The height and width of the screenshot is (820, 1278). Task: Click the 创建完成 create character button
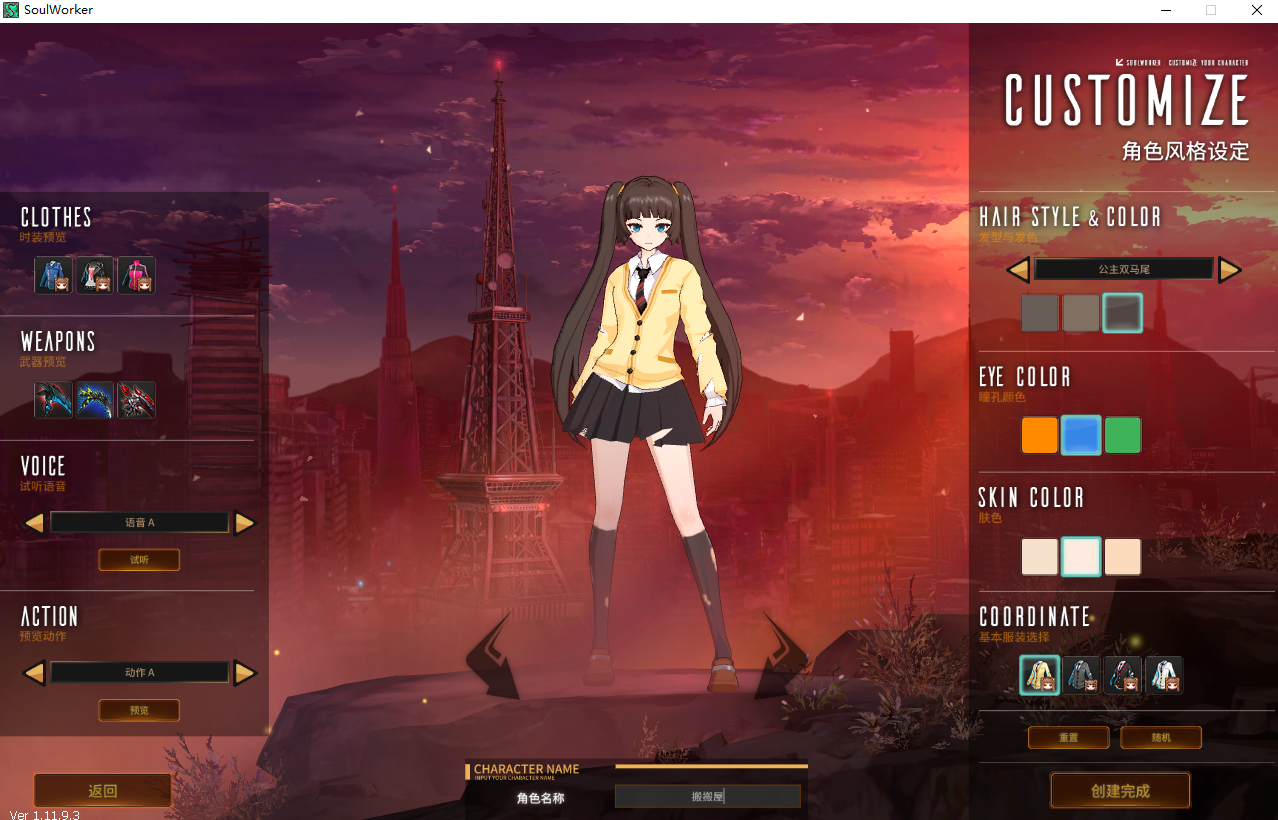(x=1120, y=791)
